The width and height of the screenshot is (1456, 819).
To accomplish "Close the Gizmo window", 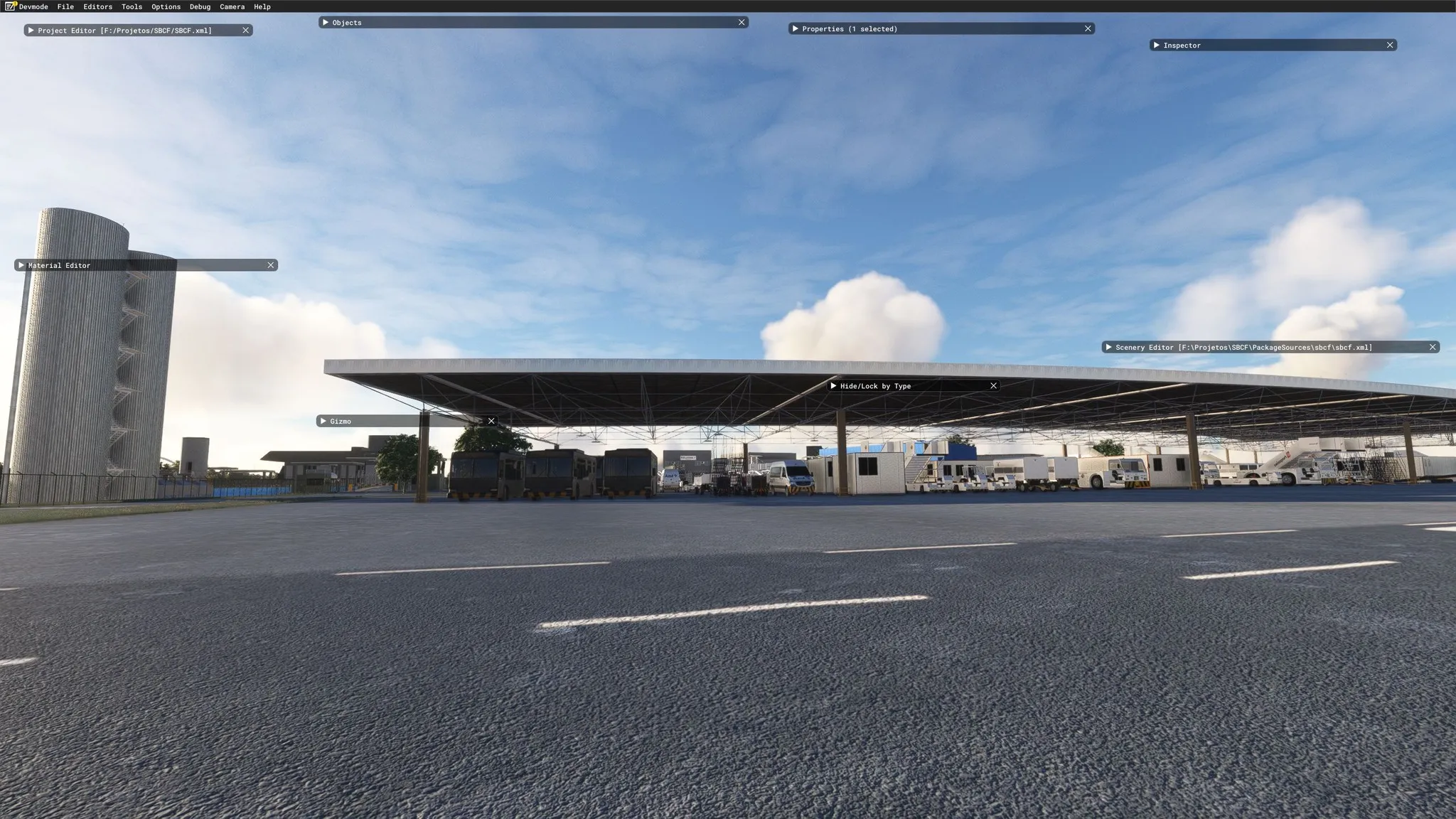I will 491,422.
